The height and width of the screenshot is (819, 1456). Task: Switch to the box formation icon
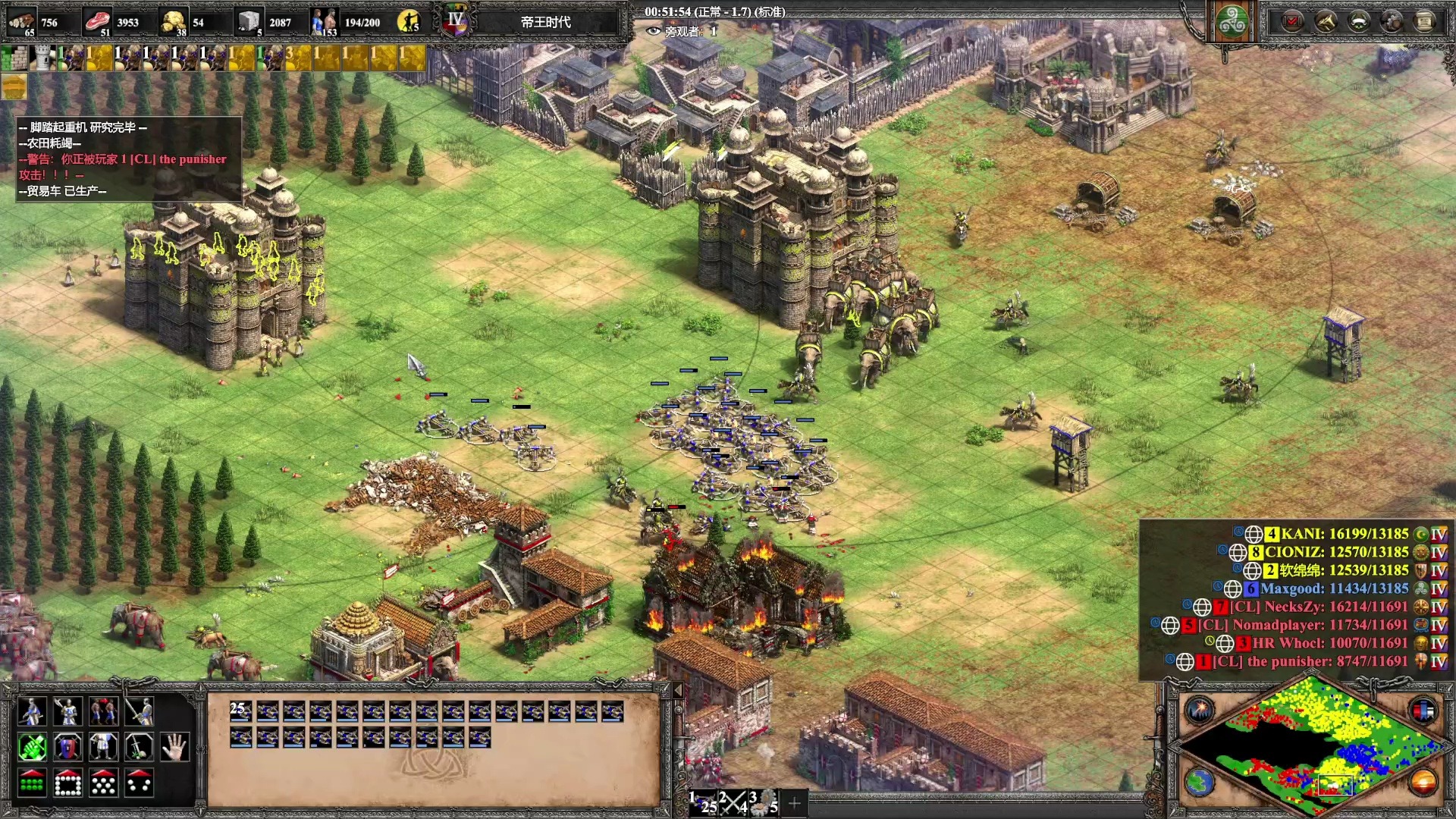tap(67, 783)
